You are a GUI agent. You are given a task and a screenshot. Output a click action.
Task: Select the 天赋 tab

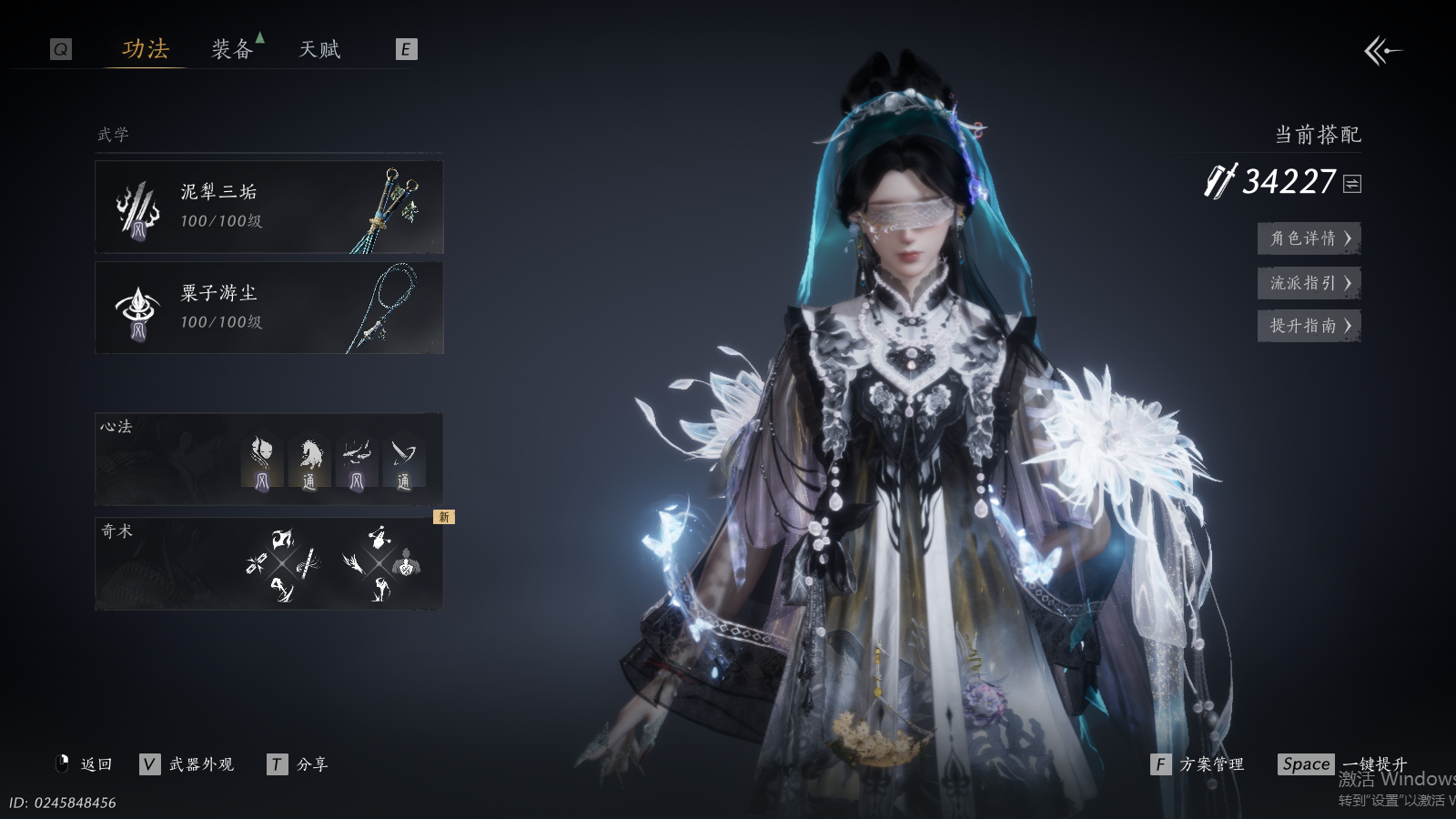pyautogui.click(x=319, y=49)
